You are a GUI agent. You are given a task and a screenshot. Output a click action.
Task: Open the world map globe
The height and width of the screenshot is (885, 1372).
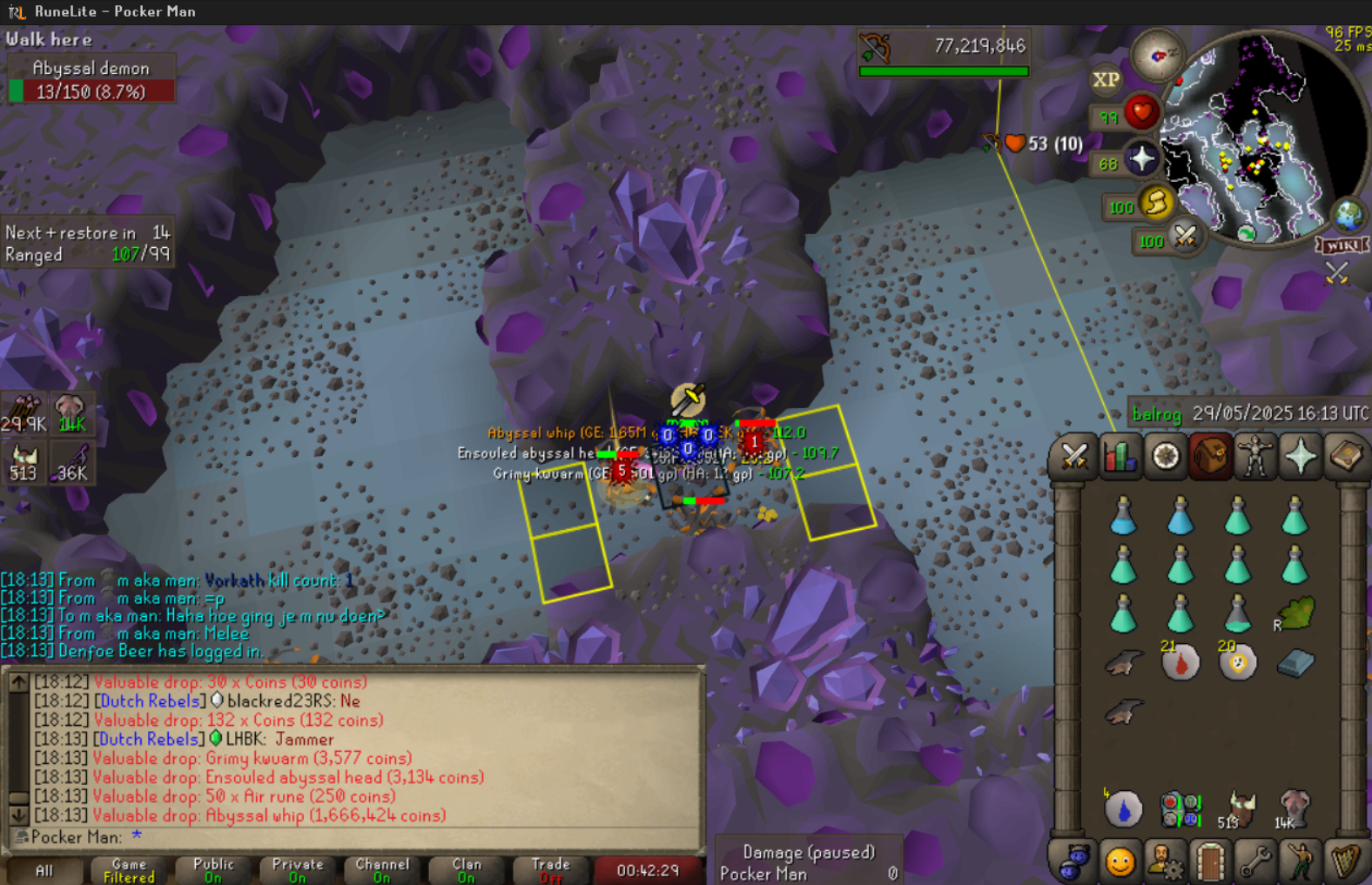point(1348,215)
